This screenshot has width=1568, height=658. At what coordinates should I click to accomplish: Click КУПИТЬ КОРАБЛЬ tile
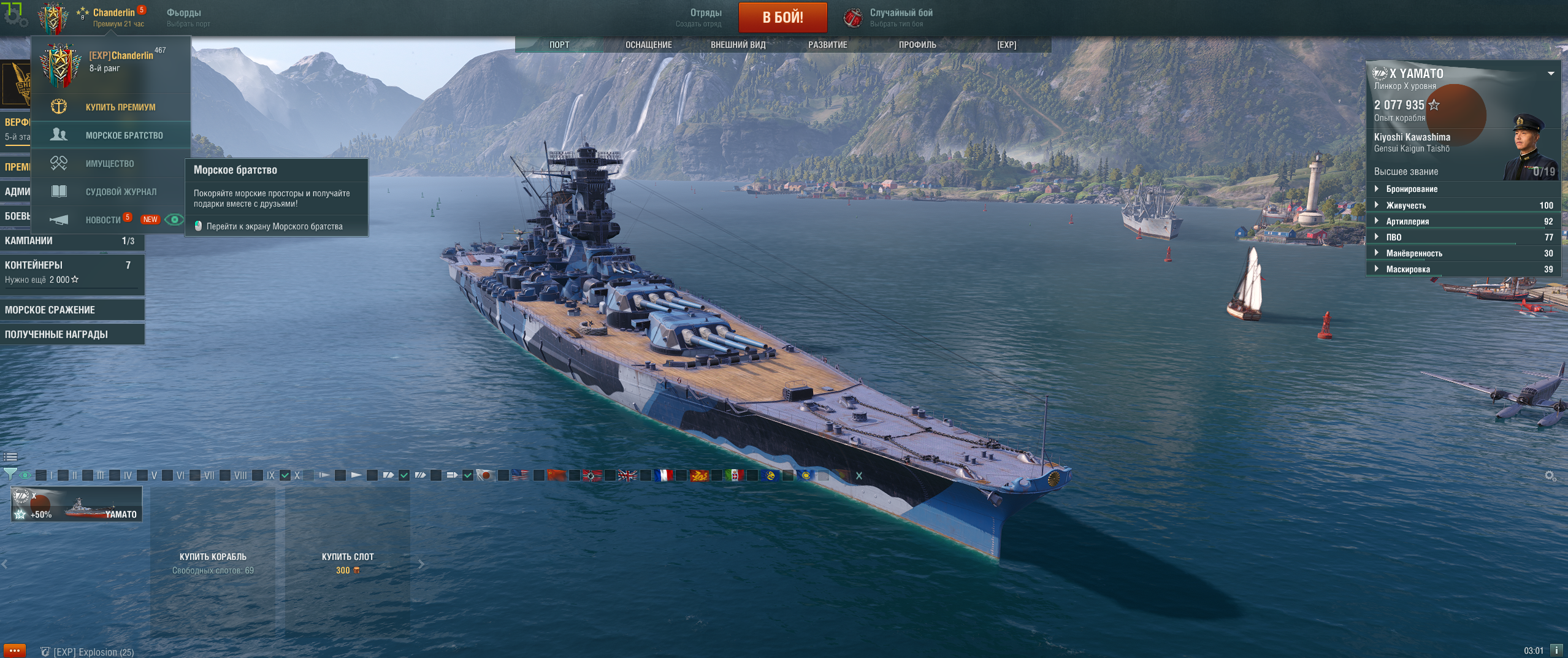pyautogui.click(x=213, y=562)
